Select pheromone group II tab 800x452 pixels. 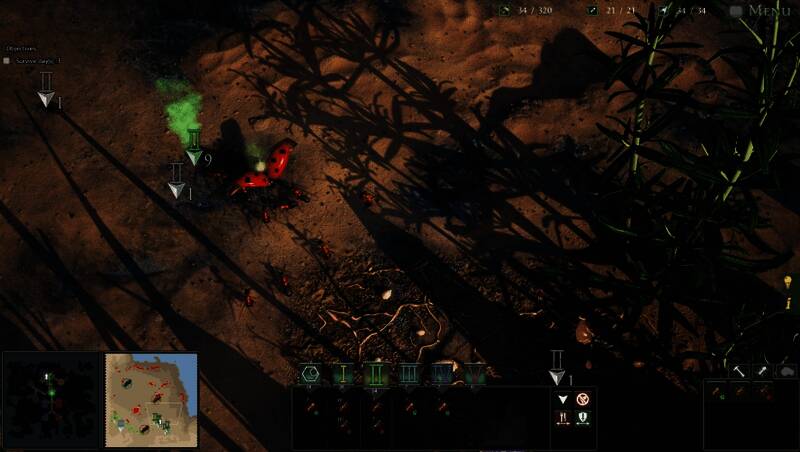376,374
